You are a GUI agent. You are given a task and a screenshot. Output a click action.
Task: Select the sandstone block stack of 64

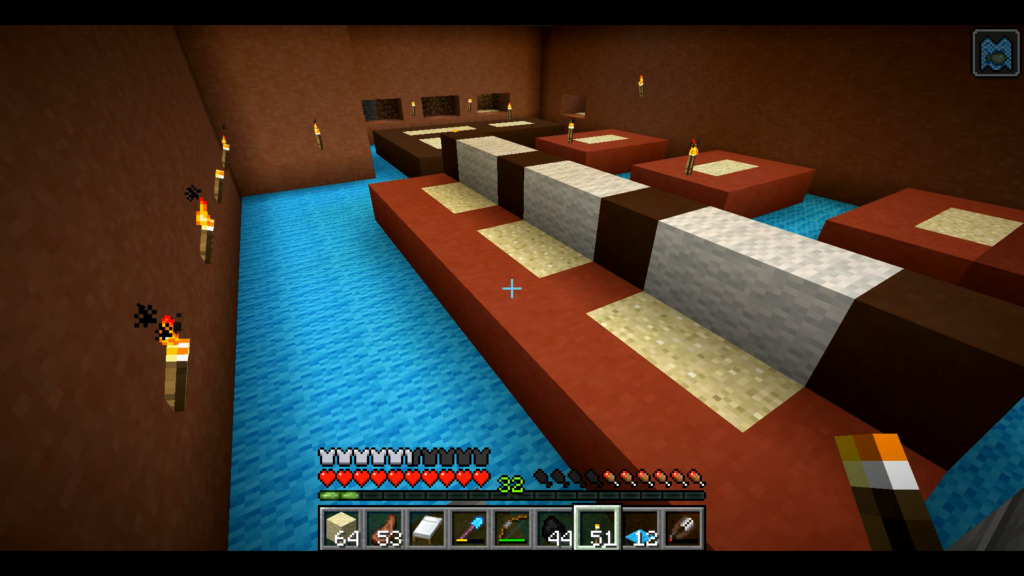click(x=340, y=527)
